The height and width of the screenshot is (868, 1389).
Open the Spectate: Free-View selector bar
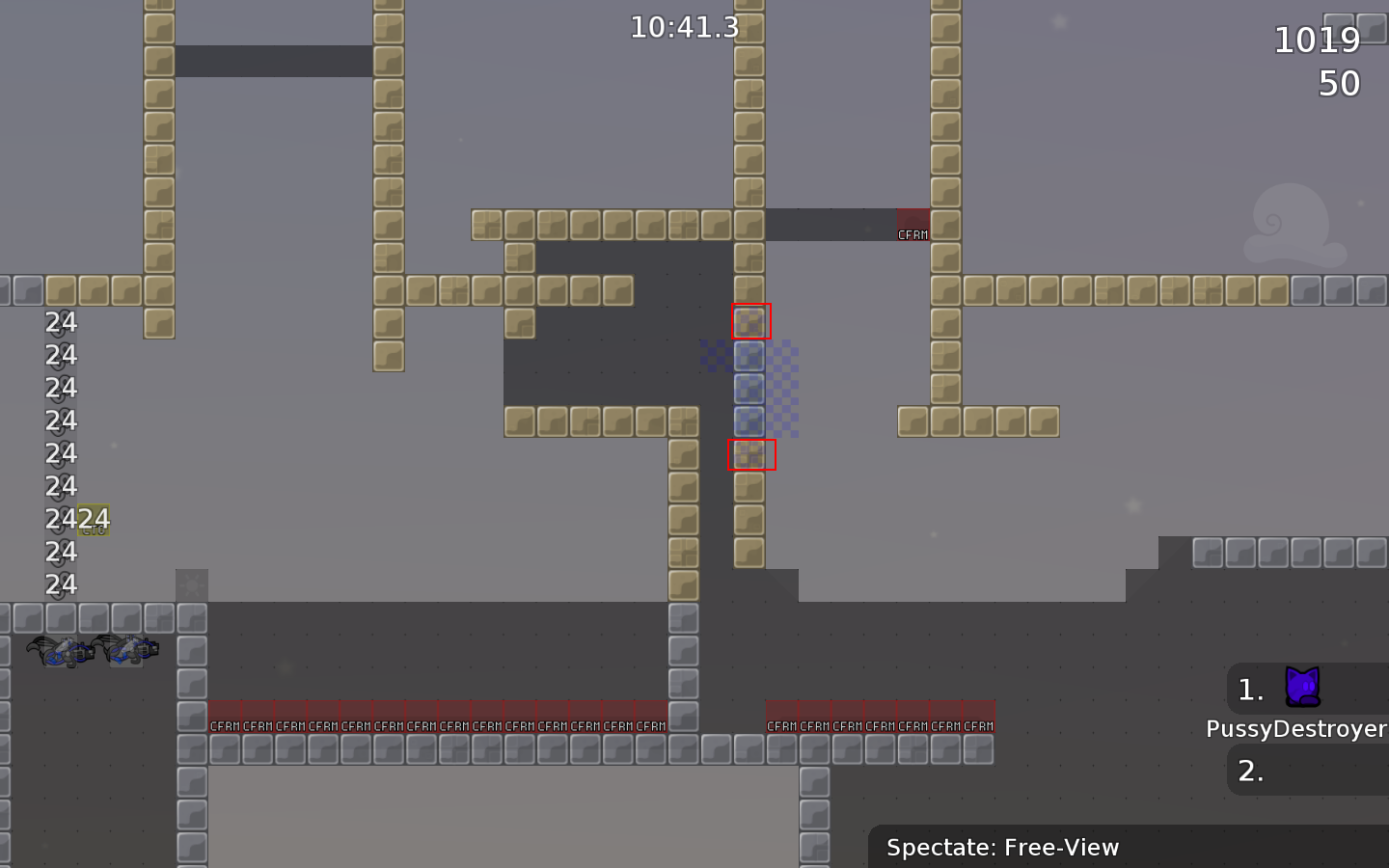click(1003, 848)
